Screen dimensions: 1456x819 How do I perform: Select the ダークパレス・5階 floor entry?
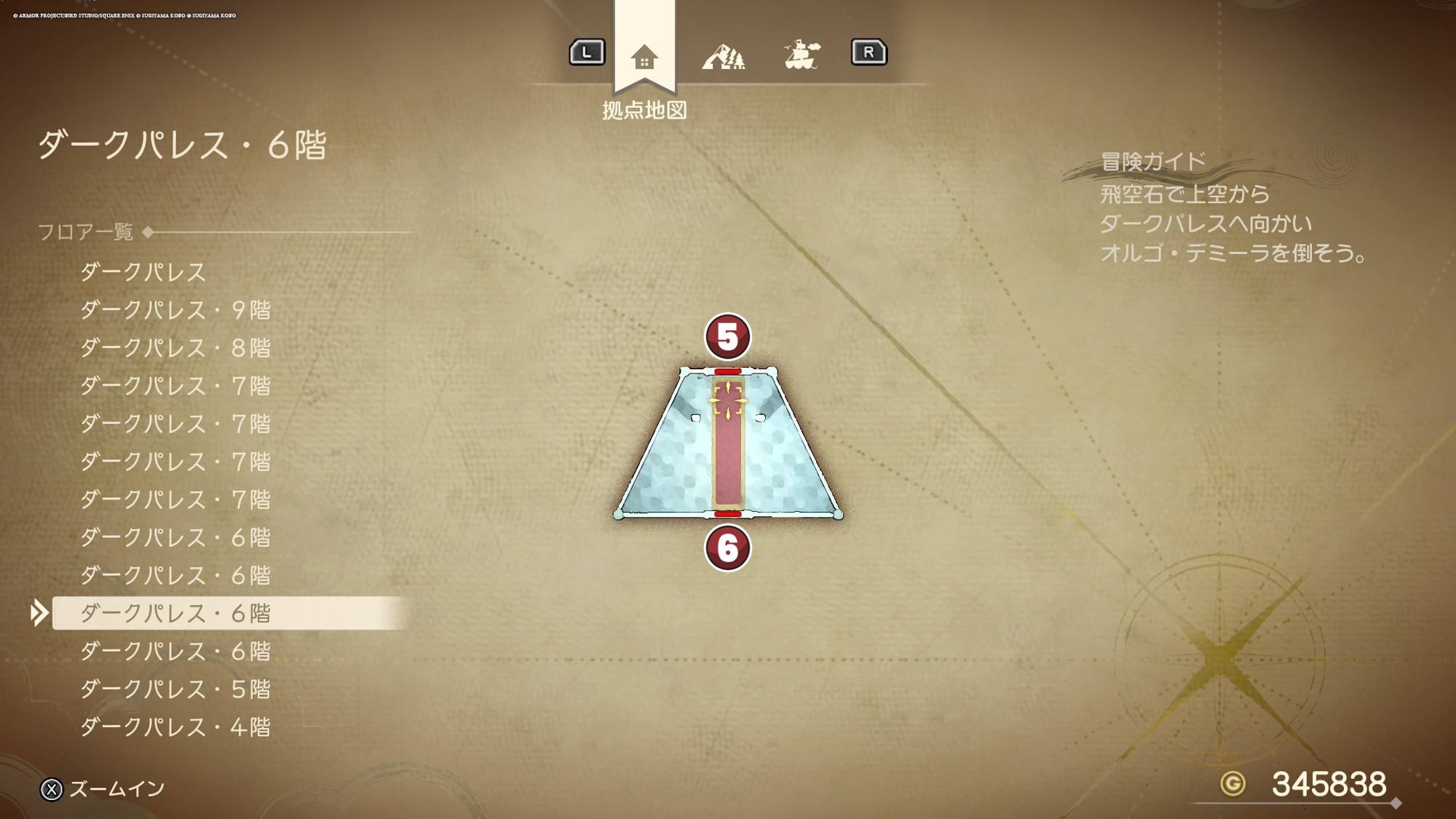tap(175, 689)
